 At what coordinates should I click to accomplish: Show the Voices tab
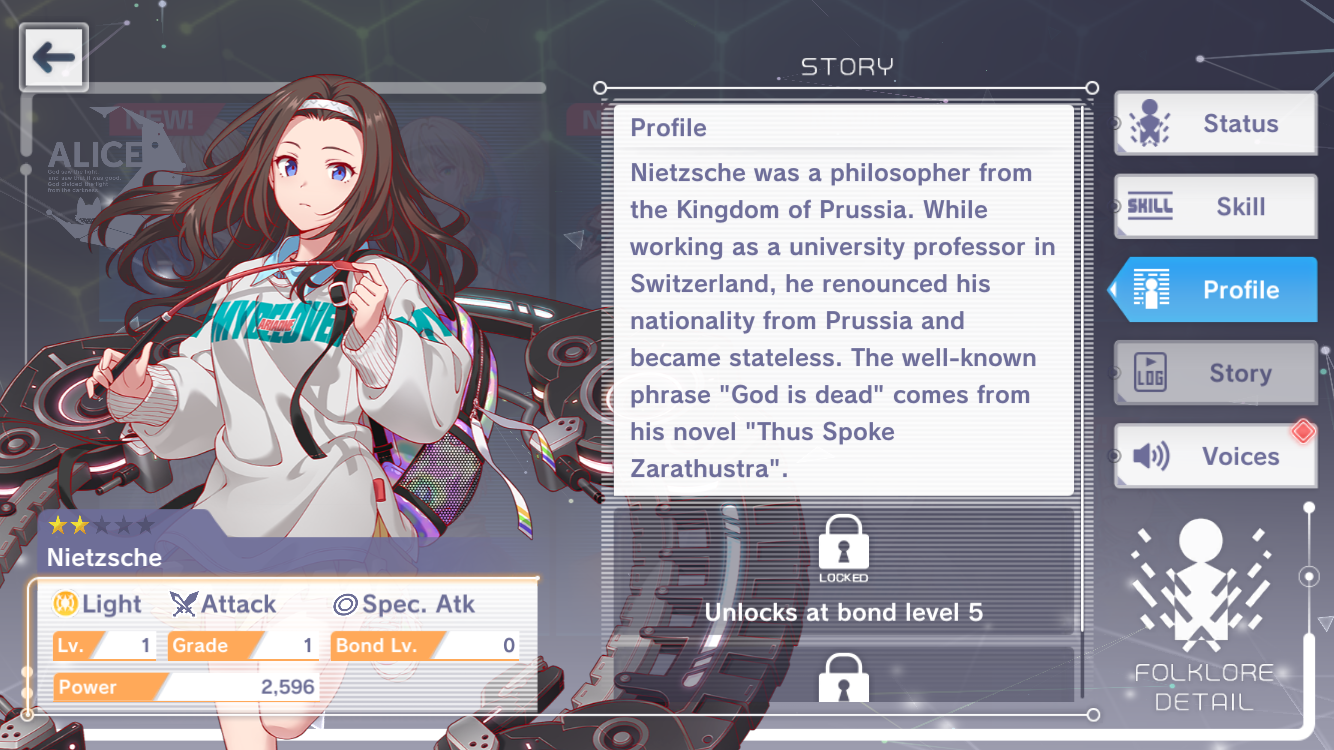(x=1216, y=456)
